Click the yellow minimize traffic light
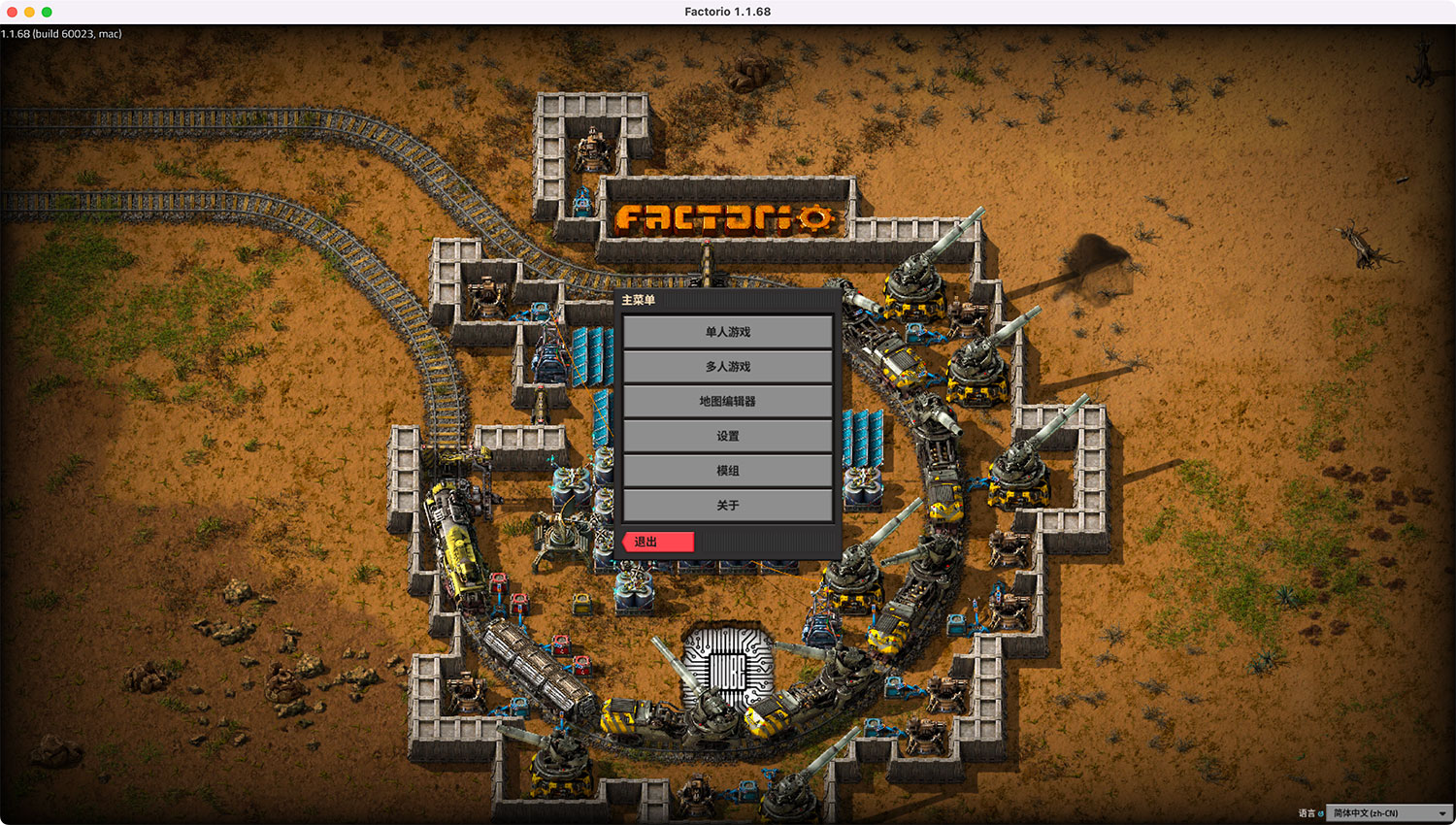The width and height of the screenshot is (1456, 825). click(x=27, y=12)
